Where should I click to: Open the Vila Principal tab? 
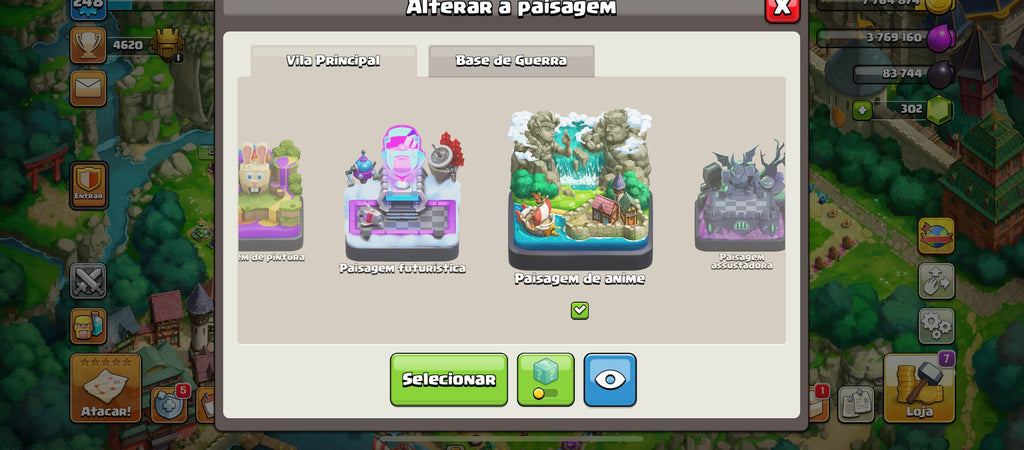click(x=333, y=61)
